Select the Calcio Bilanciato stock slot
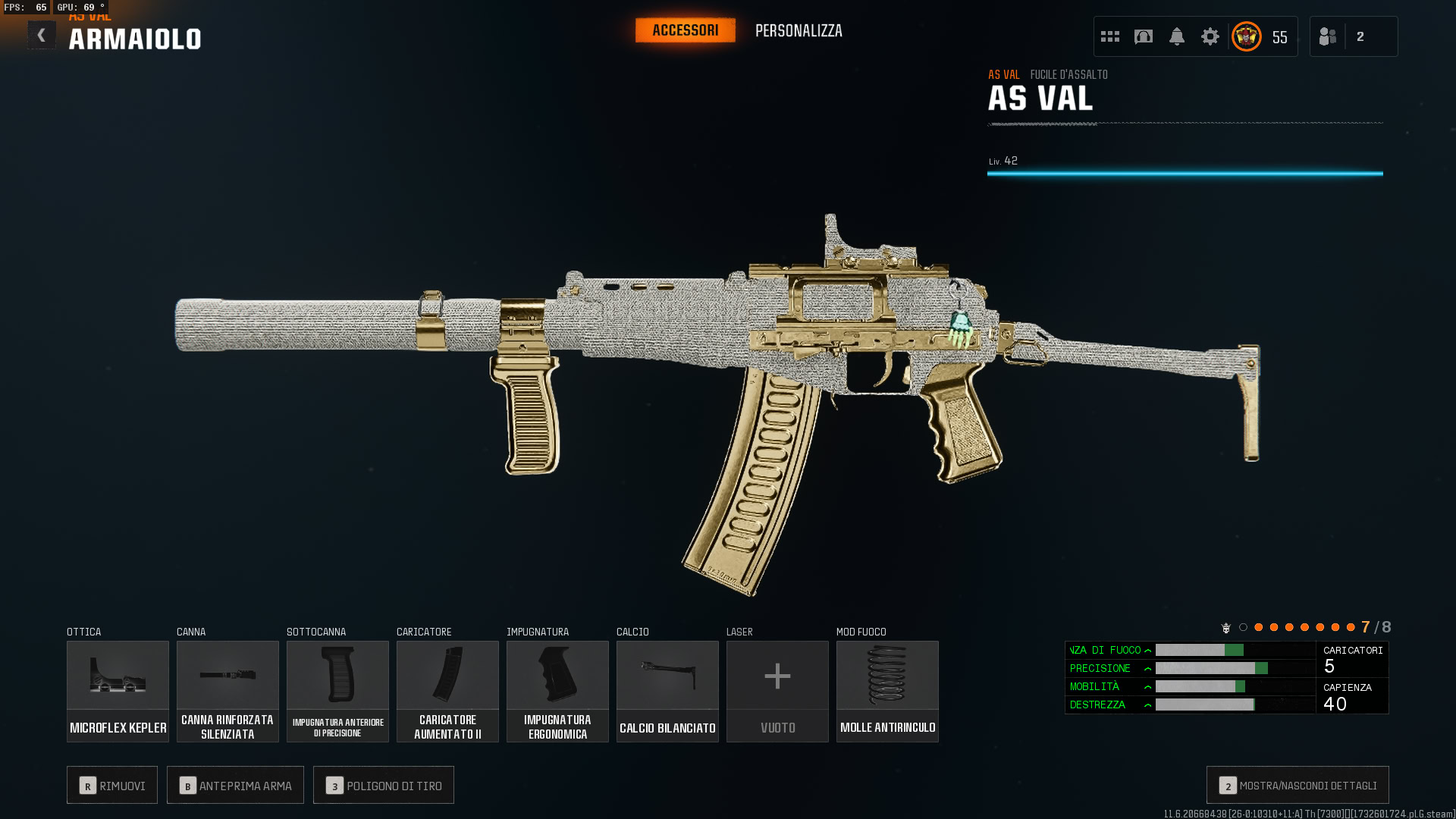The image size is (1456, 819). coord(667,691)
